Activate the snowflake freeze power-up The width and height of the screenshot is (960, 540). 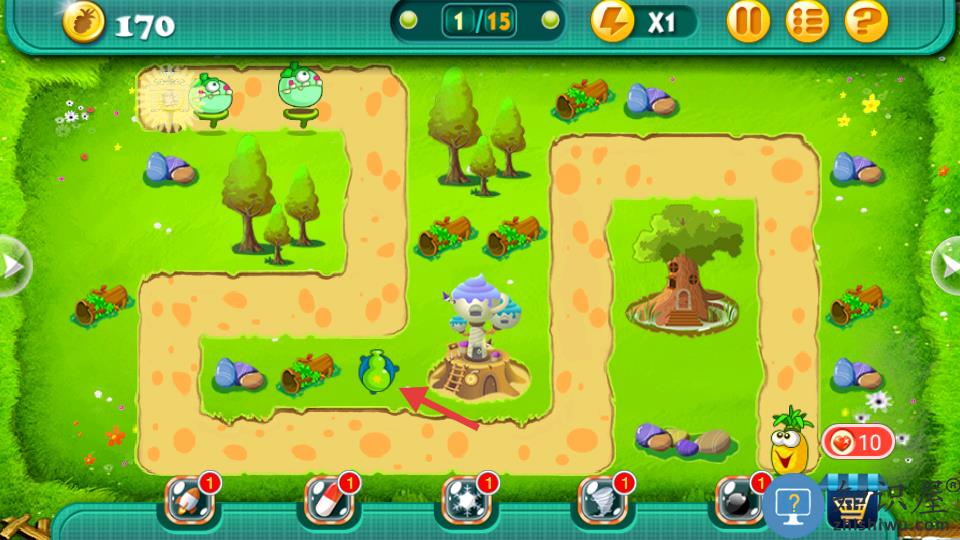465,501
